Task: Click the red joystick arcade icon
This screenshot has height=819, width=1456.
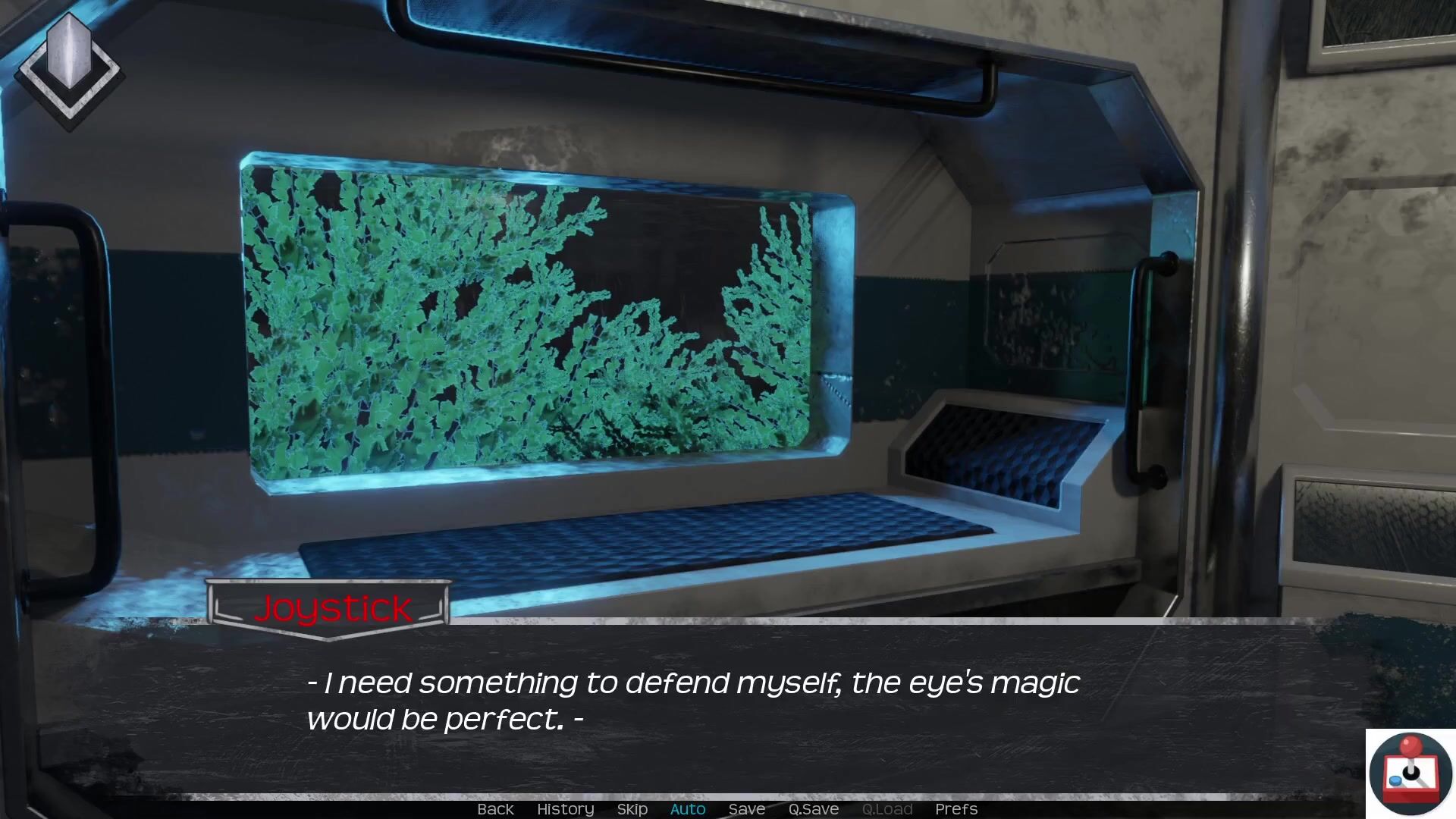Action: point(1410,773)
